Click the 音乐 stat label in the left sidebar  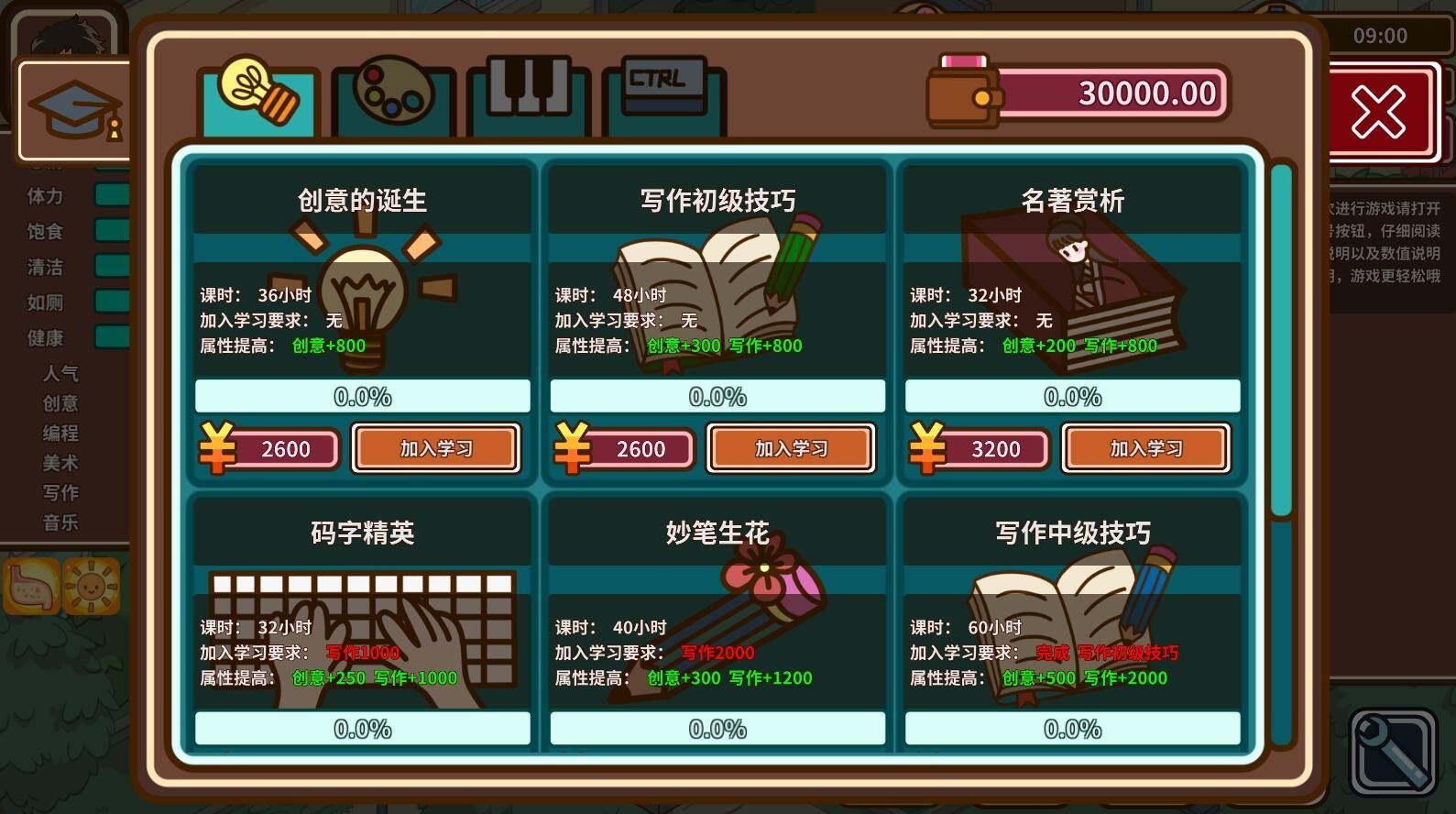pos(60,522)
